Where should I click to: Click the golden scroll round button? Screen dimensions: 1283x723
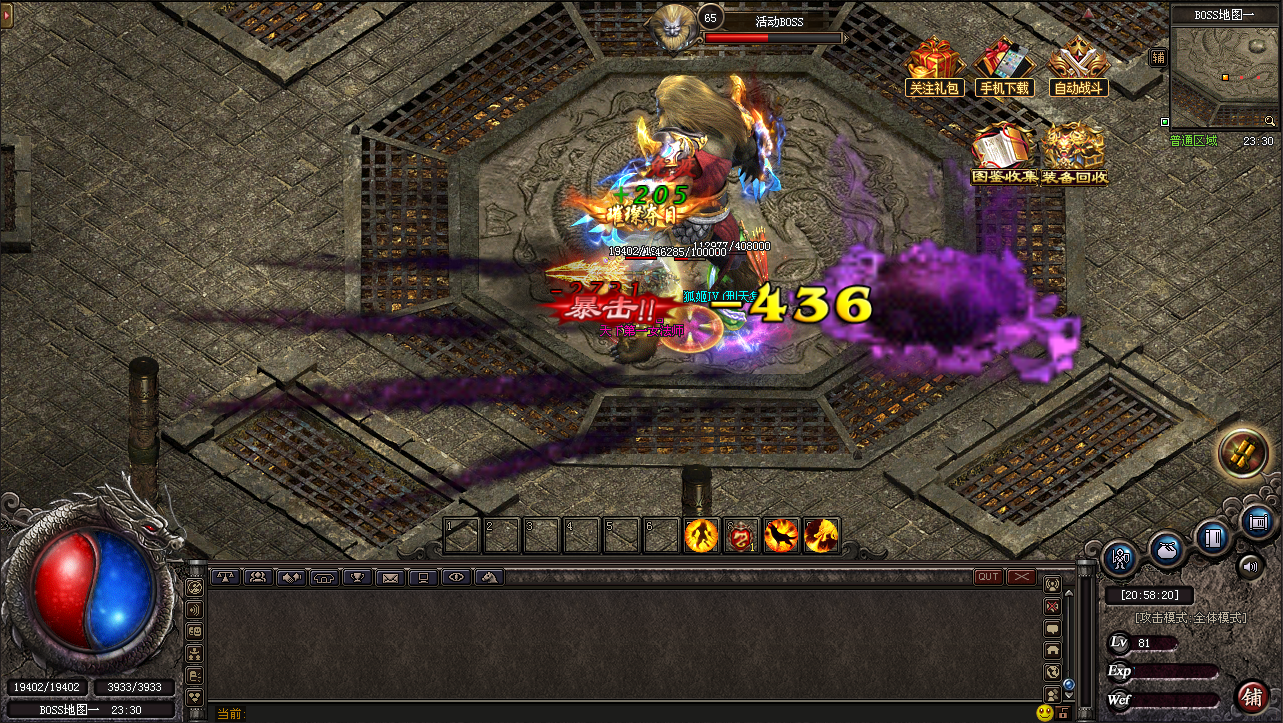coord(1243,455)
